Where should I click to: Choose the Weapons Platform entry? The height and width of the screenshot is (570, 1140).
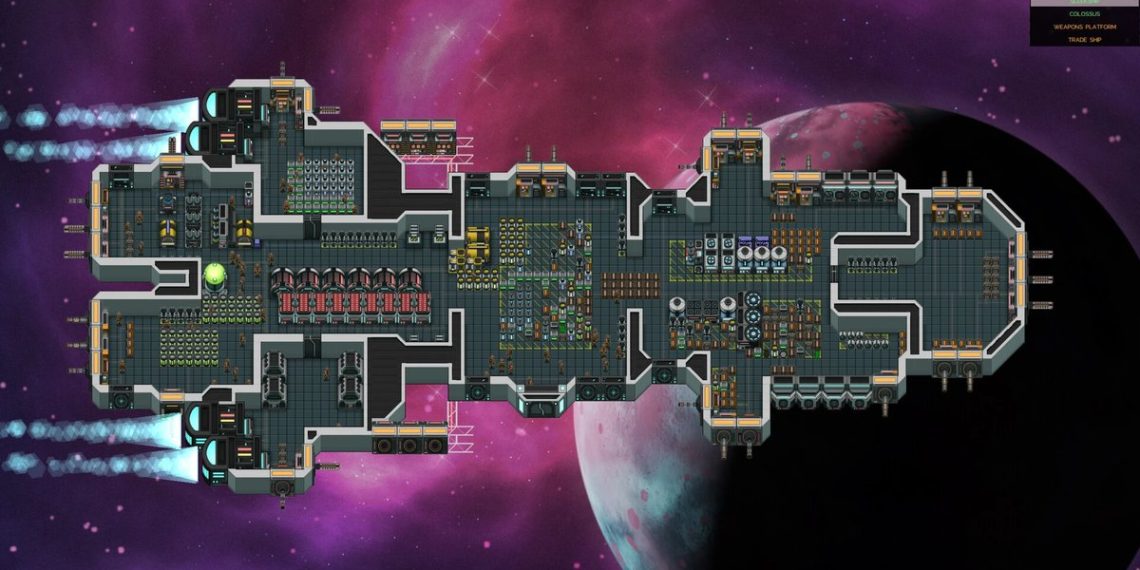coord(1084,27)
